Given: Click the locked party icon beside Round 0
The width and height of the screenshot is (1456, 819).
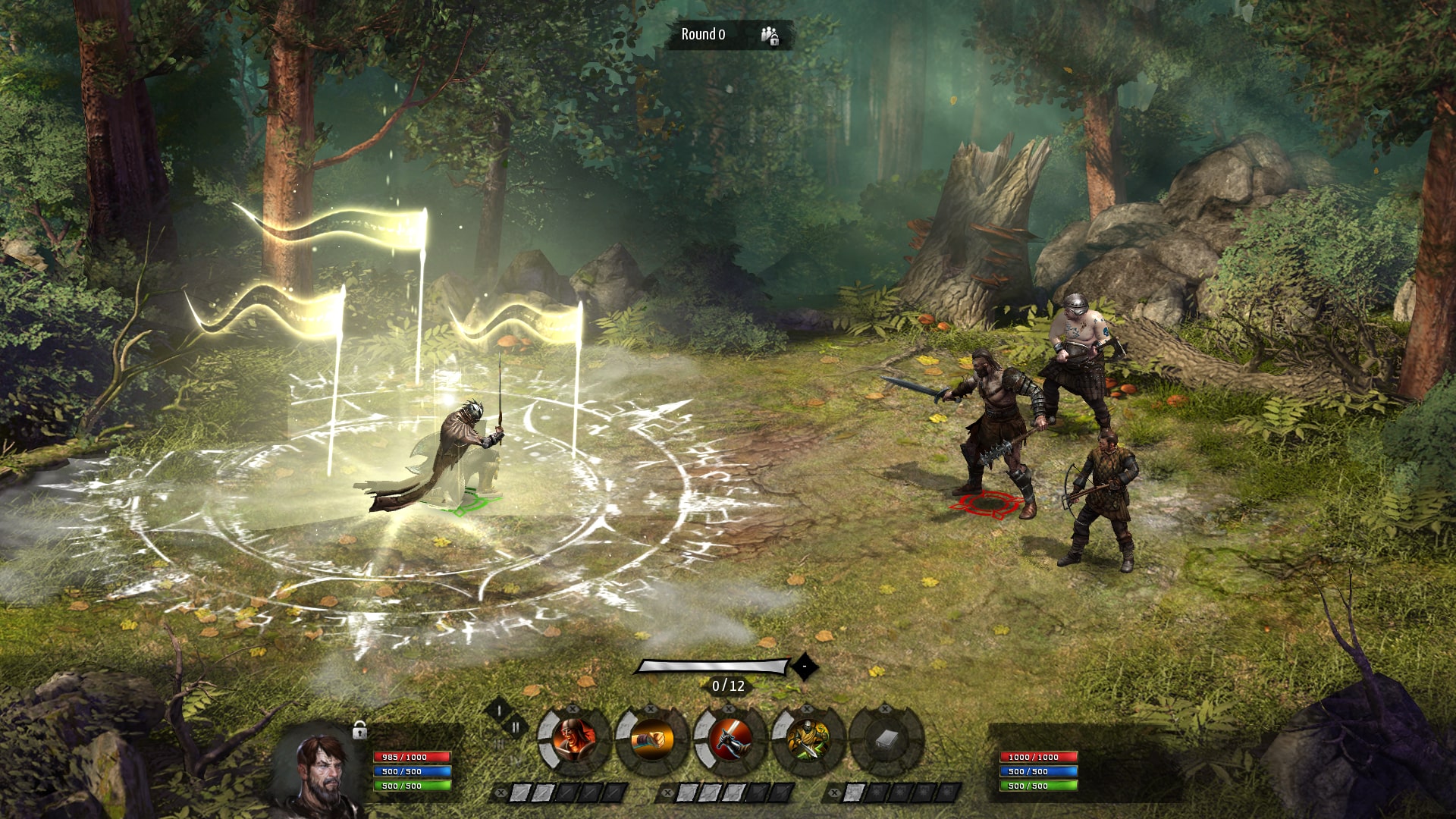Looking at the screenshot, I should (x=770, y=35).
